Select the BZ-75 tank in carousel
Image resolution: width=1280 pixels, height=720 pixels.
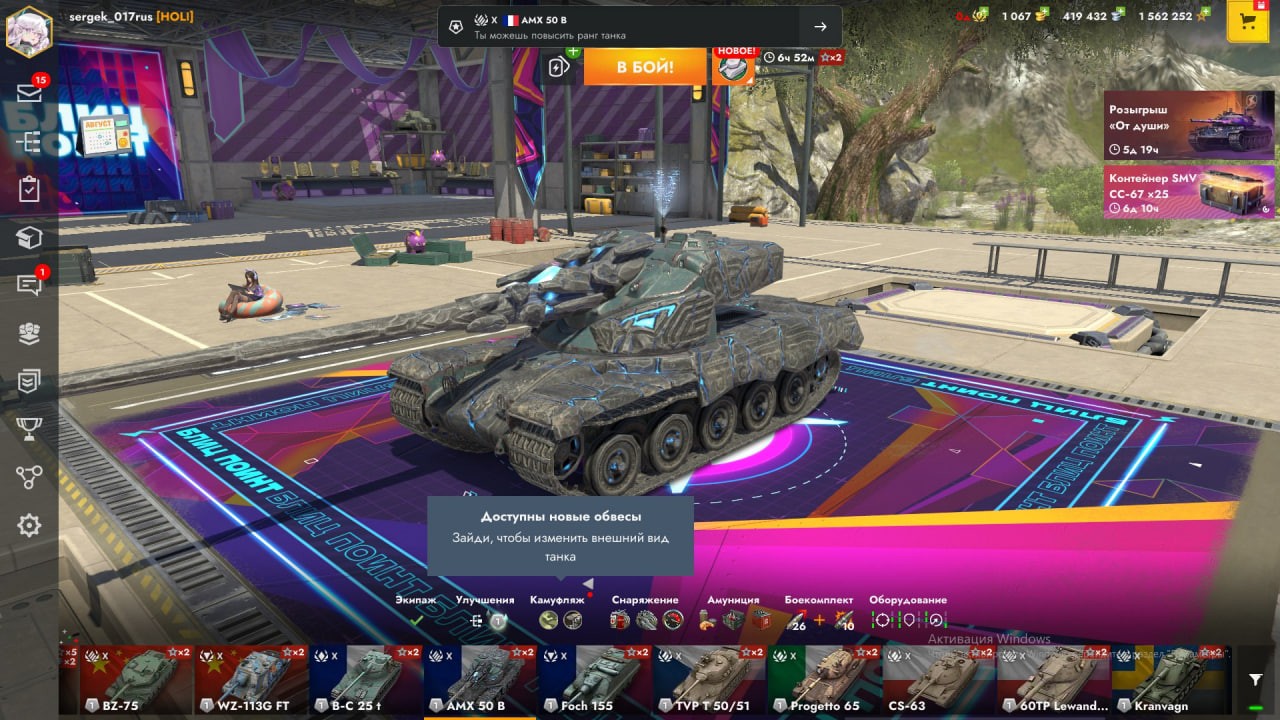point(136,680)
